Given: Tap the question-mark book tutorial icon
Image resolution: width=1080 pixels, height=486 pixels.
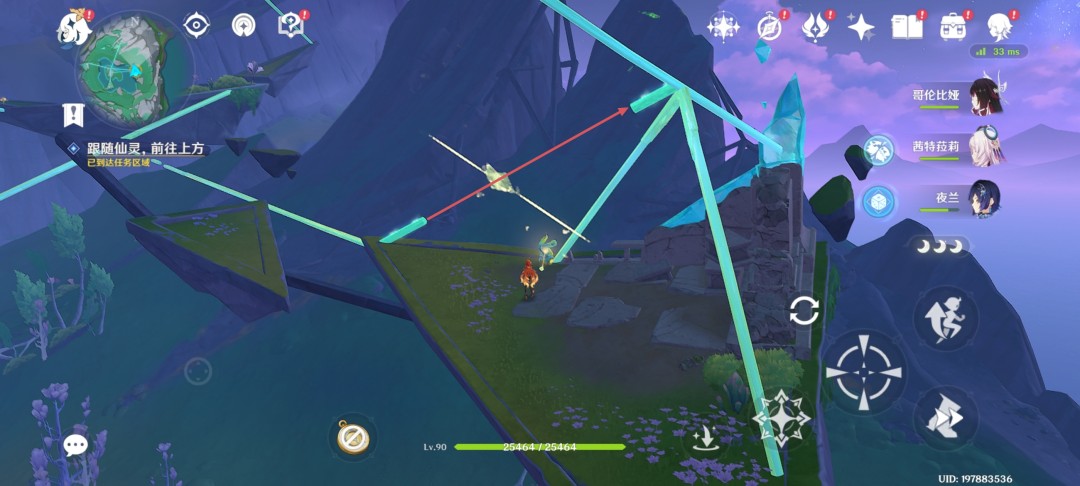Looking at the screenshot, I should [289, 26].
